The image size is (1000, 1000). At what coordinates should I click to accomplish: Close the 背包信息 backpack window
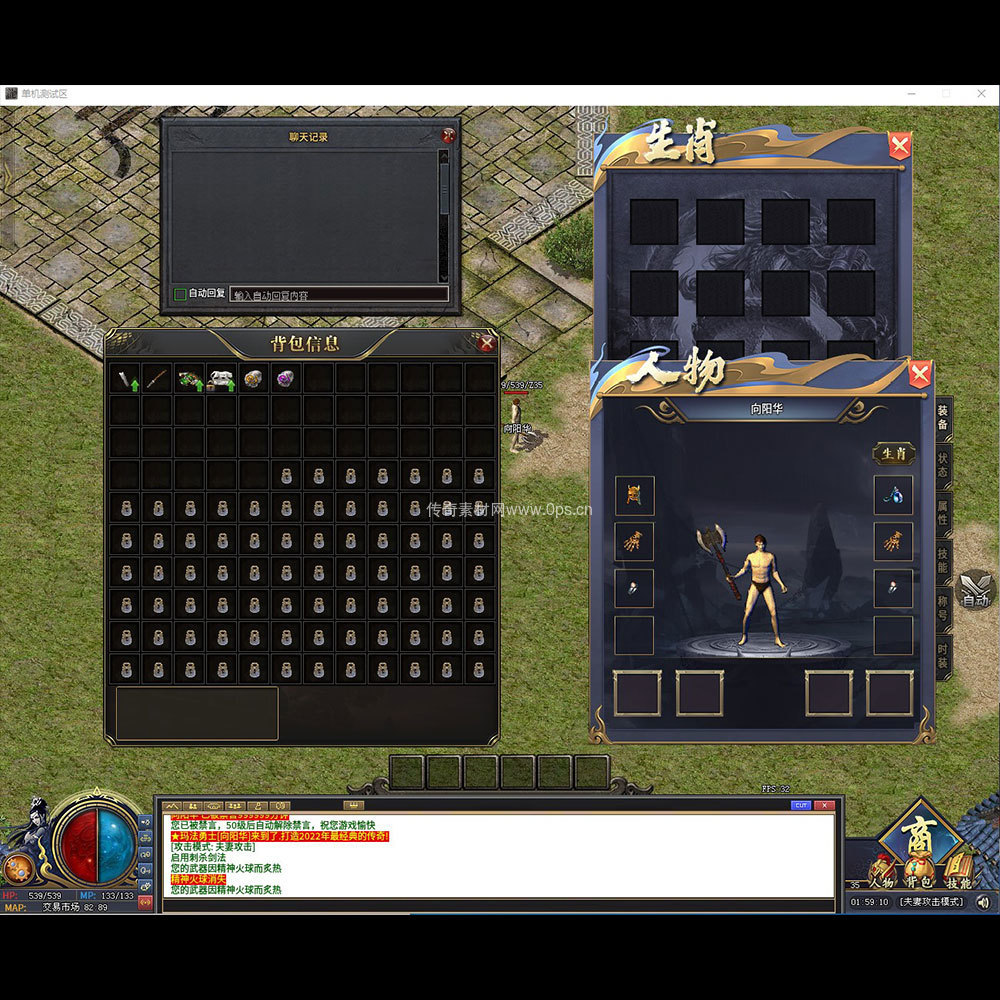point(487,344)
